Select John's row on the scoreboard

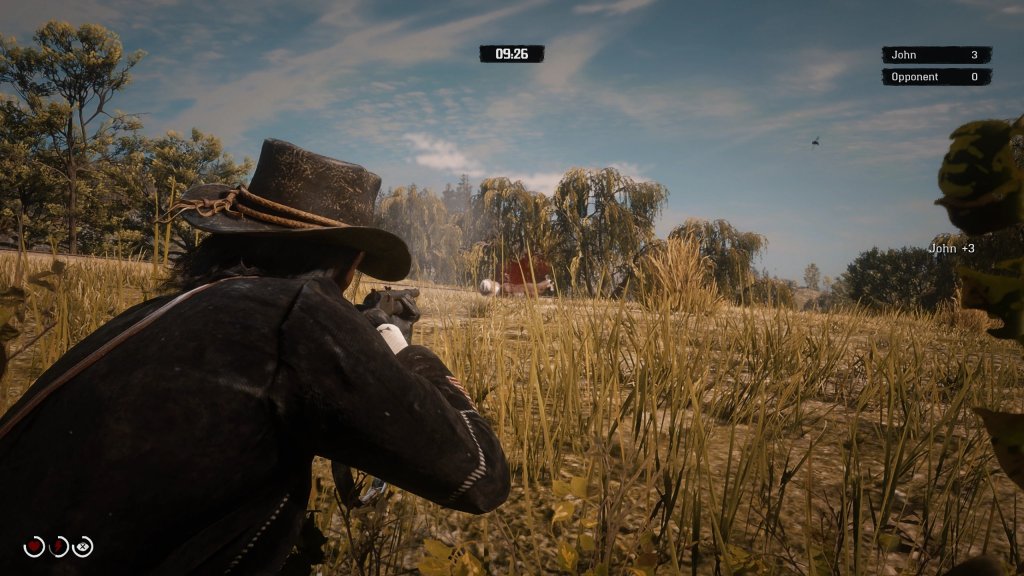point(936,55)
